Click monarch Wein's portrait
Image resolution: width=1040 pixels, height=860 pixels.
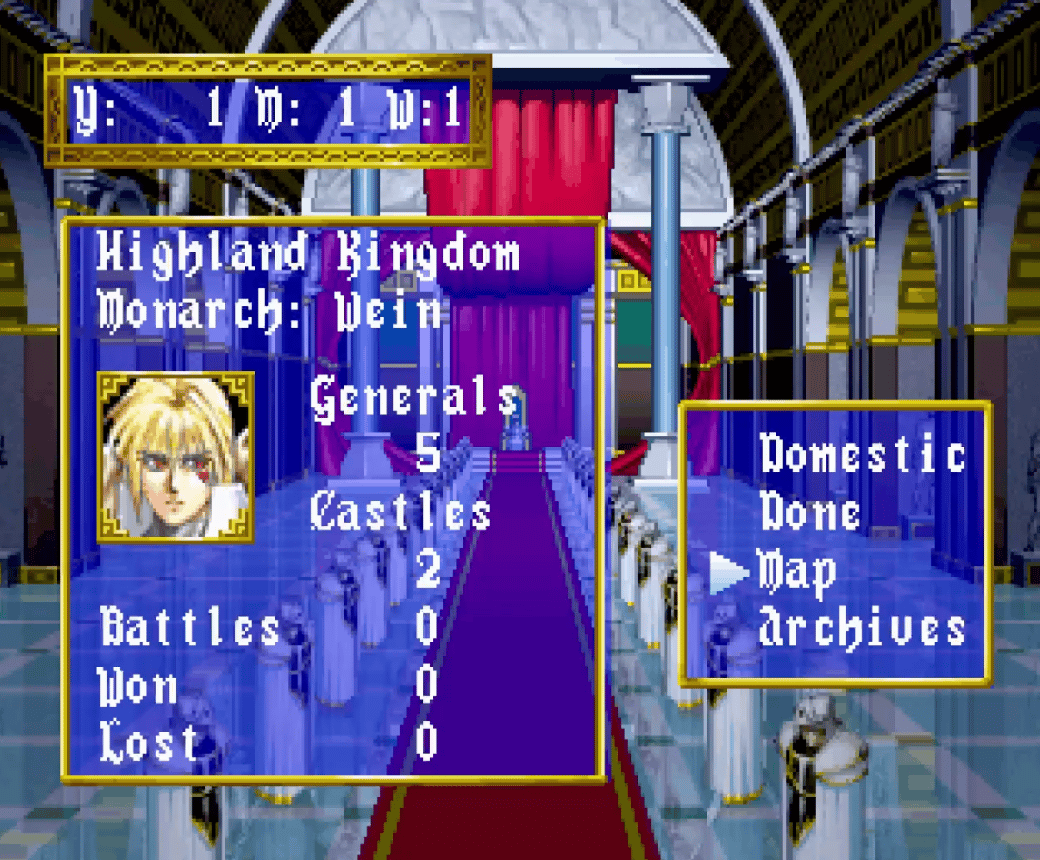click(176, 456)
